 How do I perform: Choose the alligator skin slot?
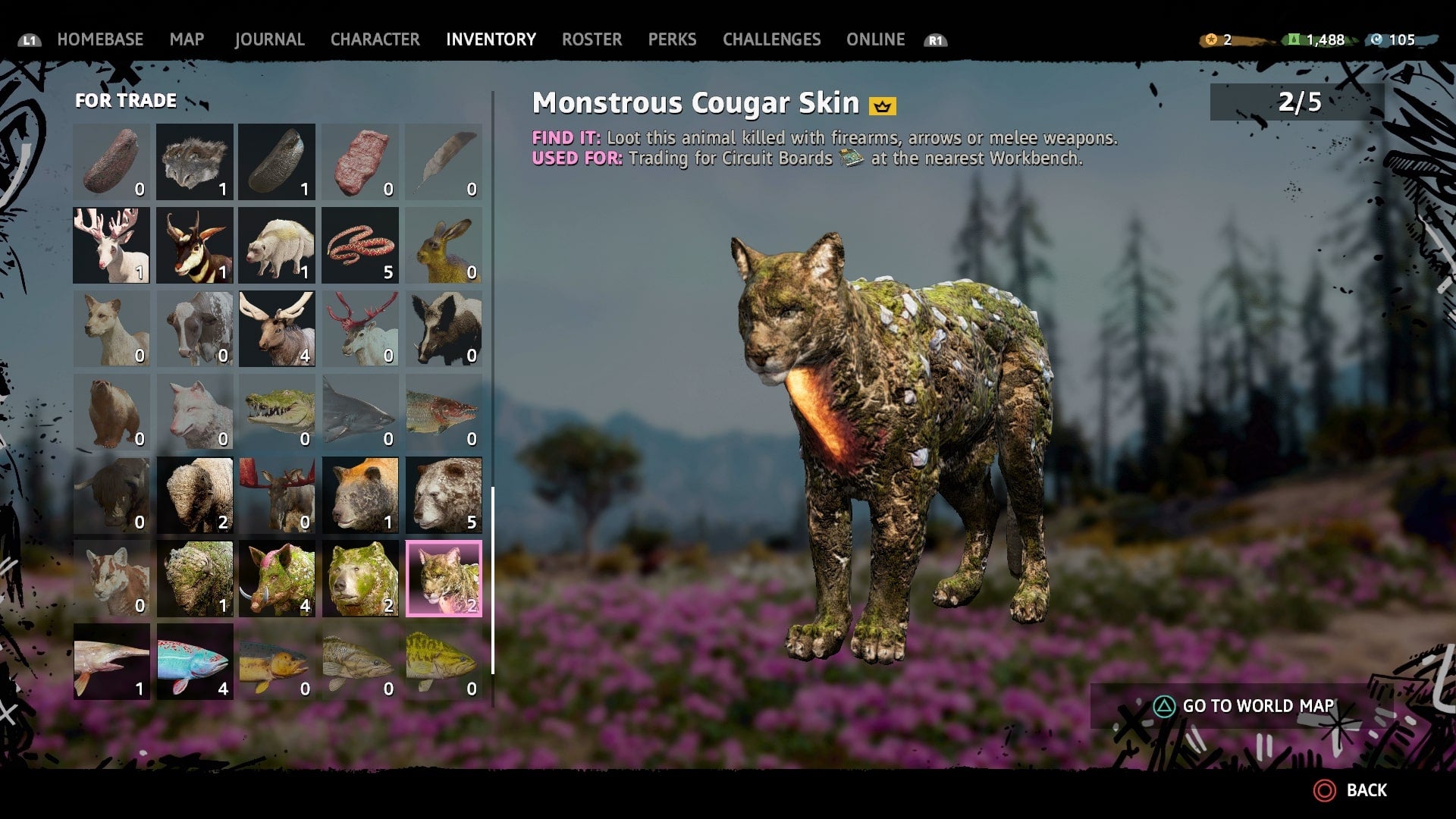click(277, 412)
